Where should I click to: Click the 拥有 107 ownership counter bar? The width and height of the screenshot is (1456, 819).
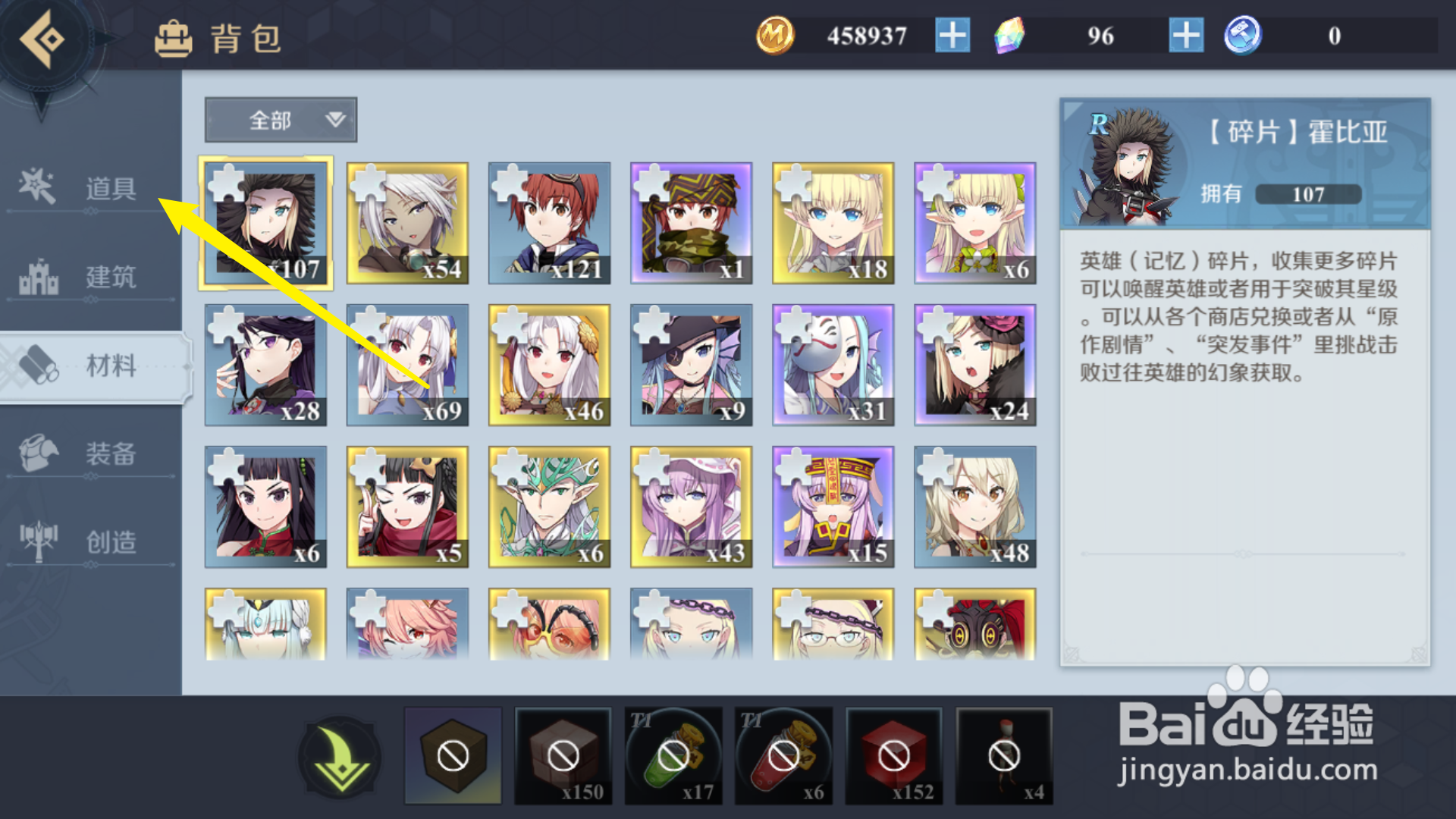click(x=1306, y=194)
